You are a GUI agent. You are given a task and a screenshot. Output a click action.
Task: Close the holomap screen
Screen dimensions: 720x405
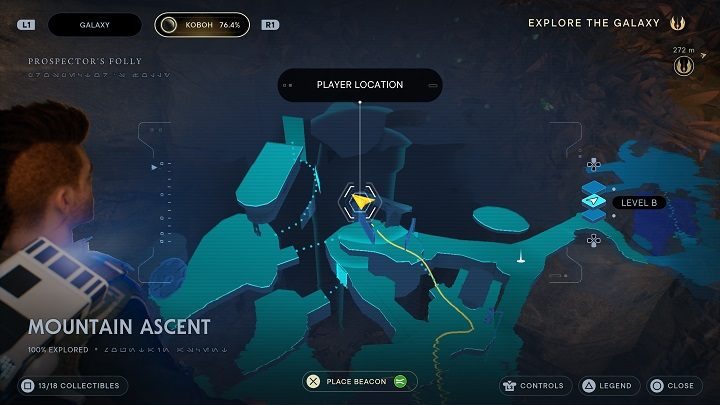[x=672, y=385]
